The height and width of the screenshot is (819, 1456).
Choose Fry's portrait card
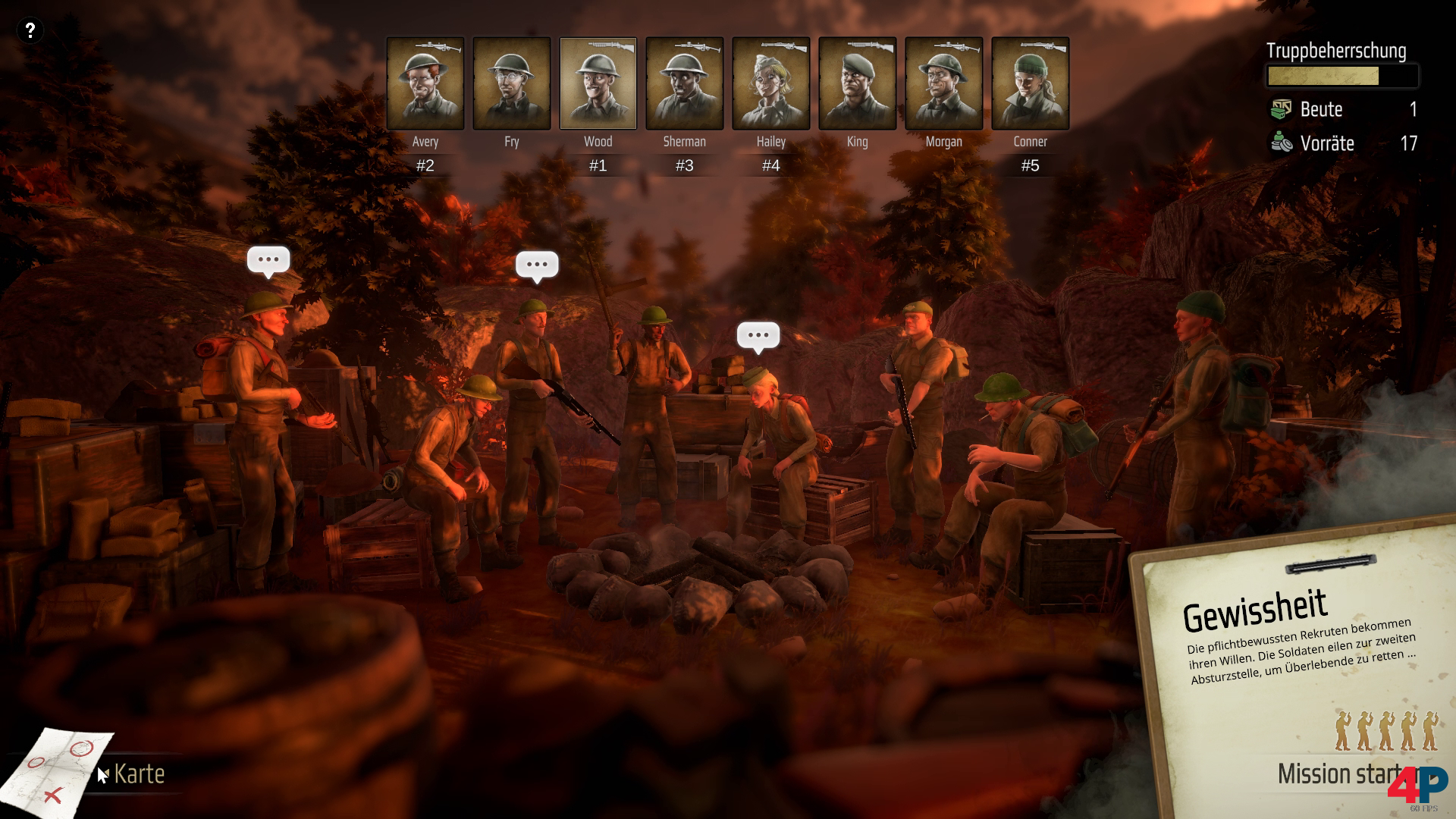(512, 83)
